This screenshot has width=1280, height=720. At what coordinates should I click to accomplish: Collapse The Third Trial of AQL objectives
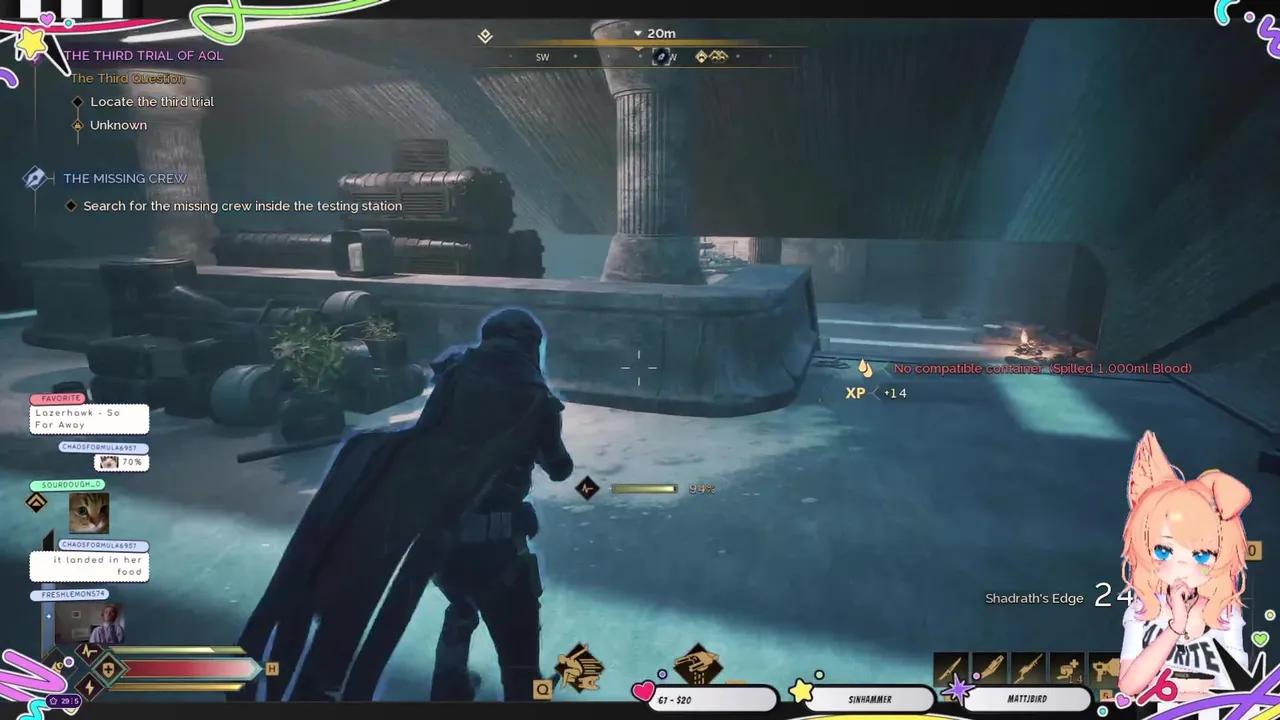pyautogui.click(x=144, y=55)
